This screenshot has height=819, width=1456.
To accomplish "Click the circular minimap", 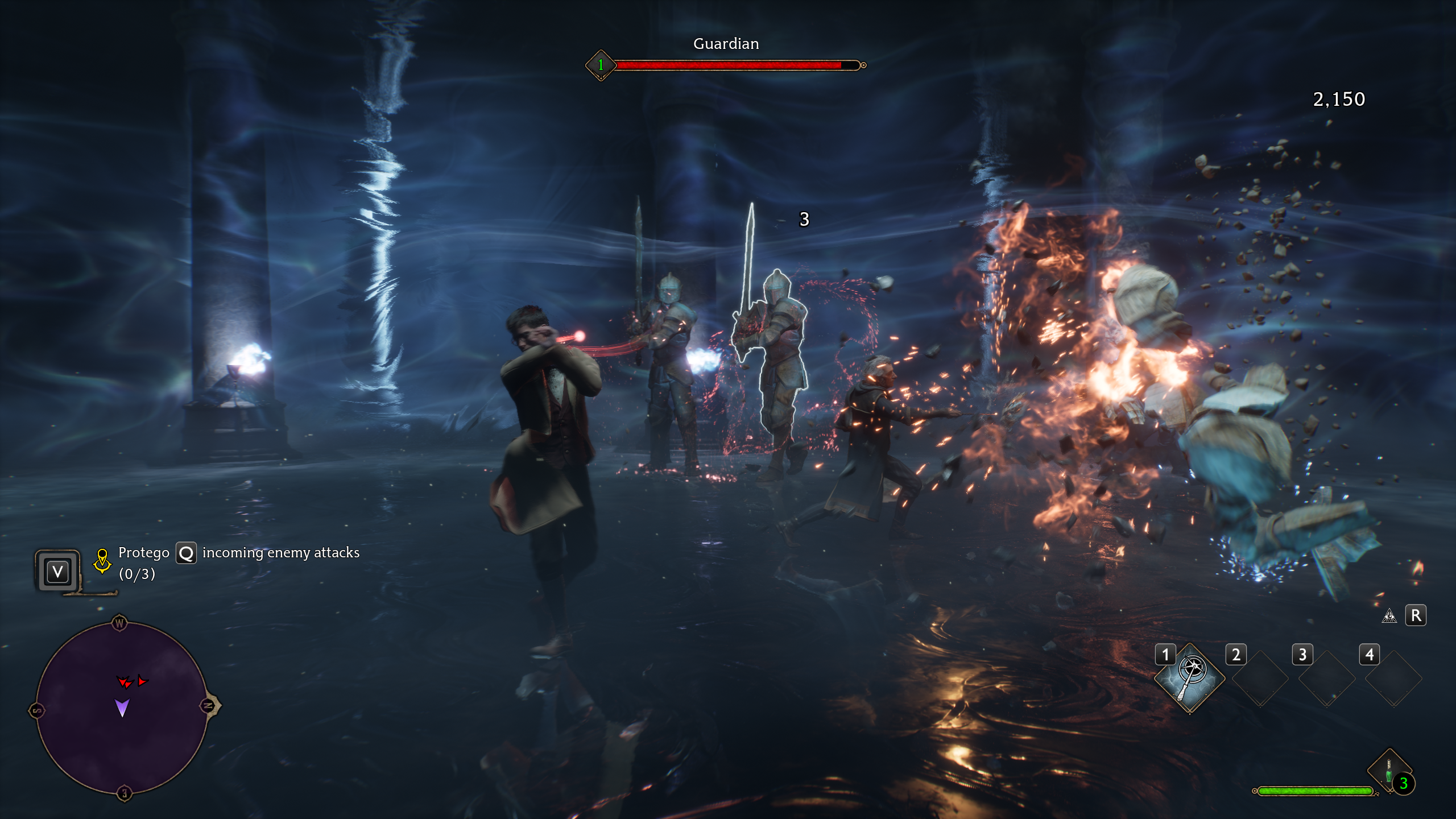I will (122, 708).
